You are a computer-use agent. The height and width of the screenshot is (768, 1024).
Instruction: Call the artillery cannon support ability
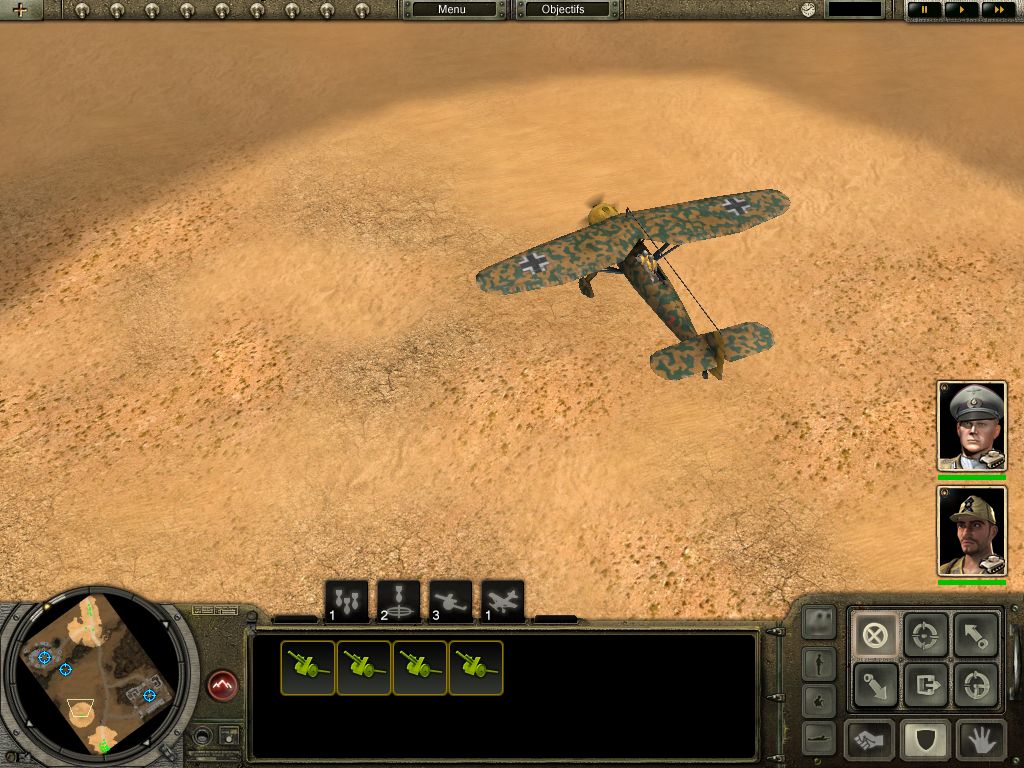451,601
